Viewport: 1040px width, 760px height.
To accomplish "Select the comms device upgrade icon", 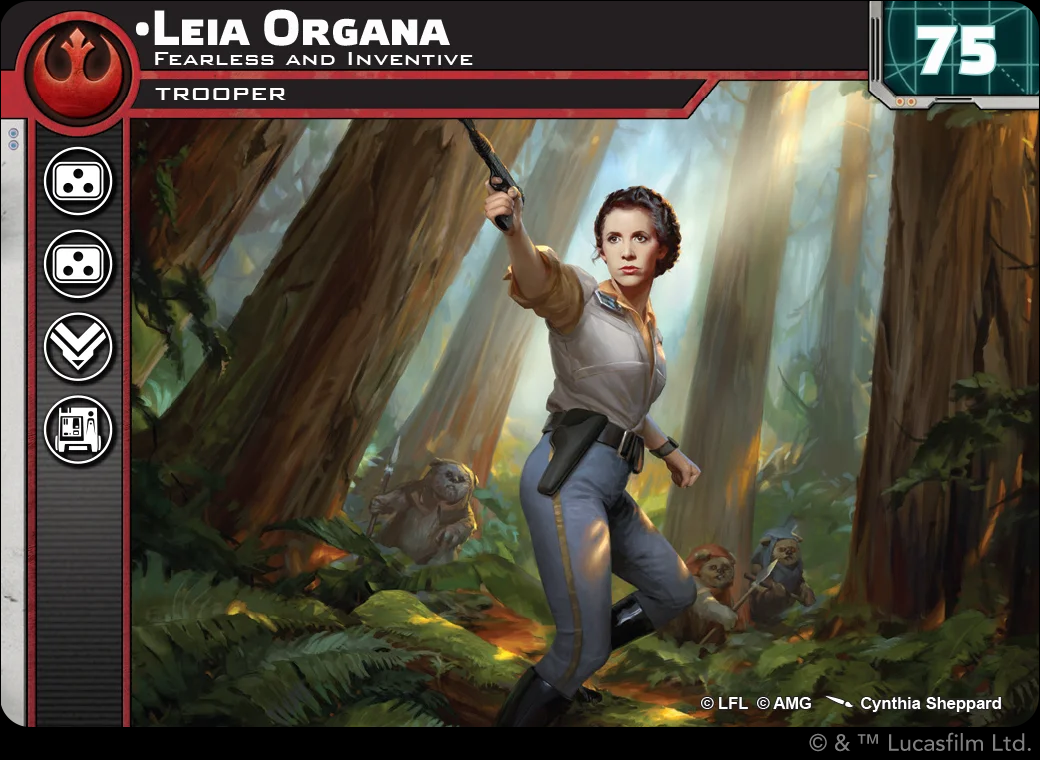I will [78, 430].
